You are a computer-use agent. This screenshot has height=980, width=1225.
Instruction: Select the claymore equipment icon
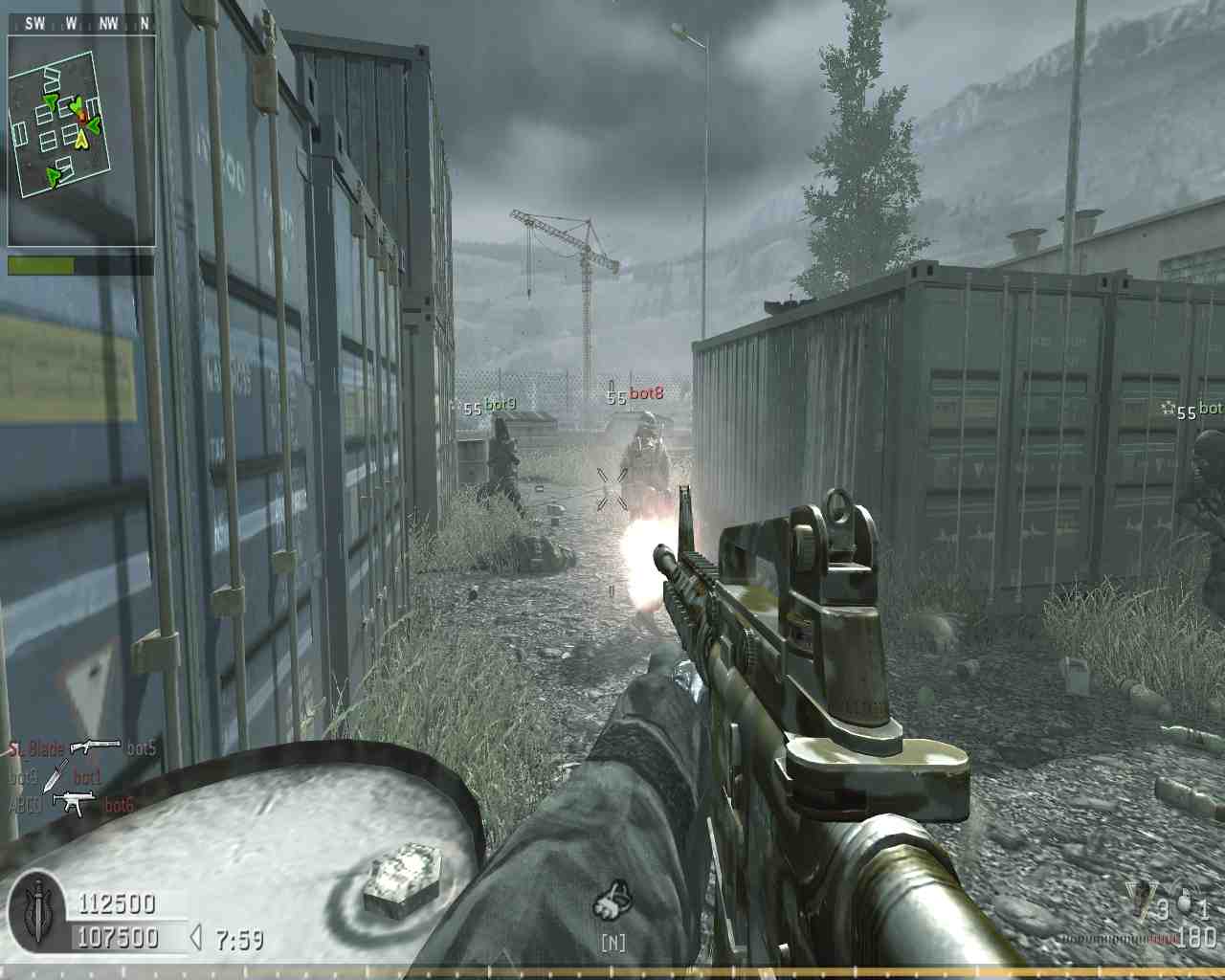click(x=1140, y=900)
